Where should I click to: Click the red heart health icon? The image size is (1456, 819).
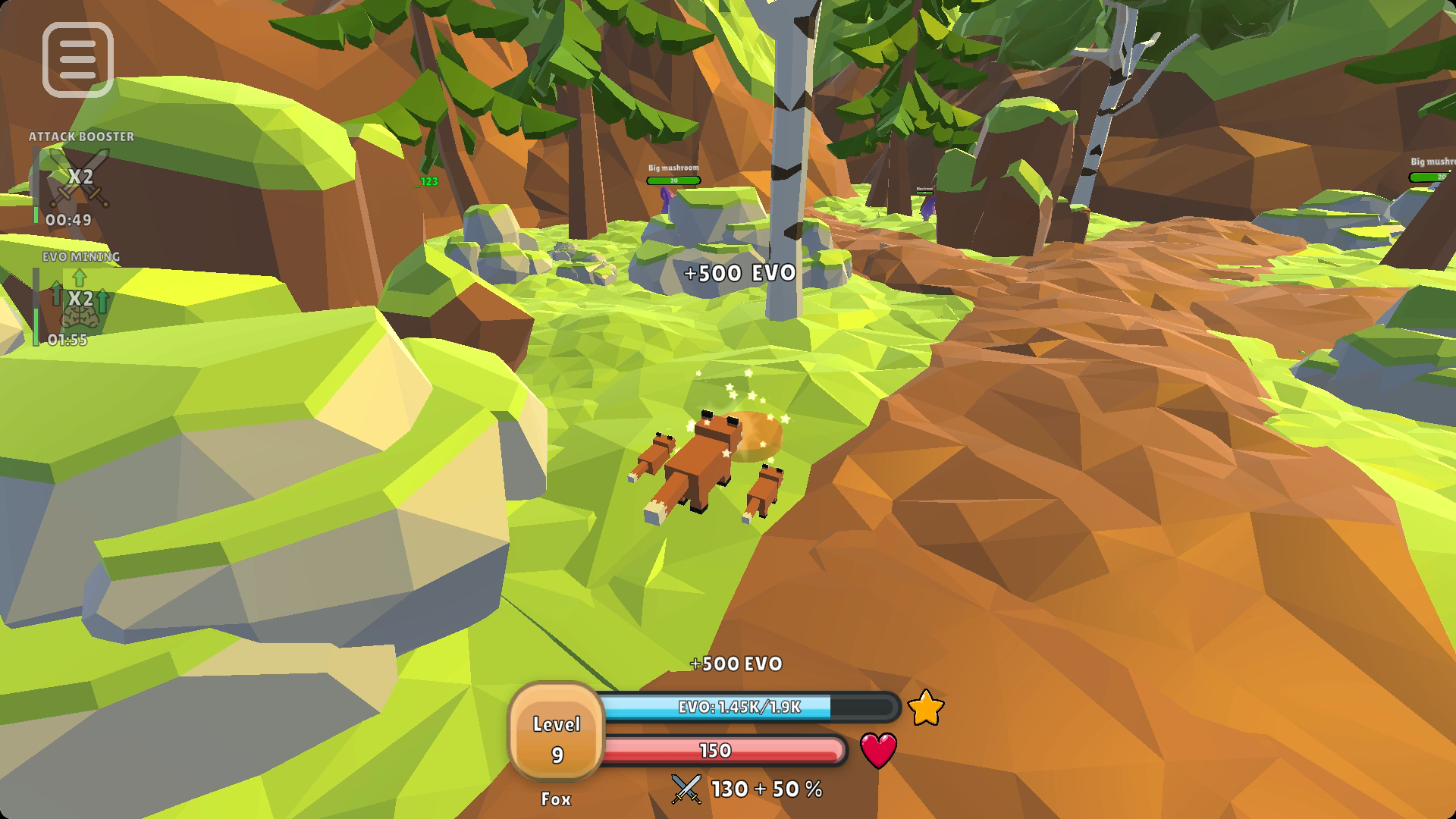tap(878, 750)
